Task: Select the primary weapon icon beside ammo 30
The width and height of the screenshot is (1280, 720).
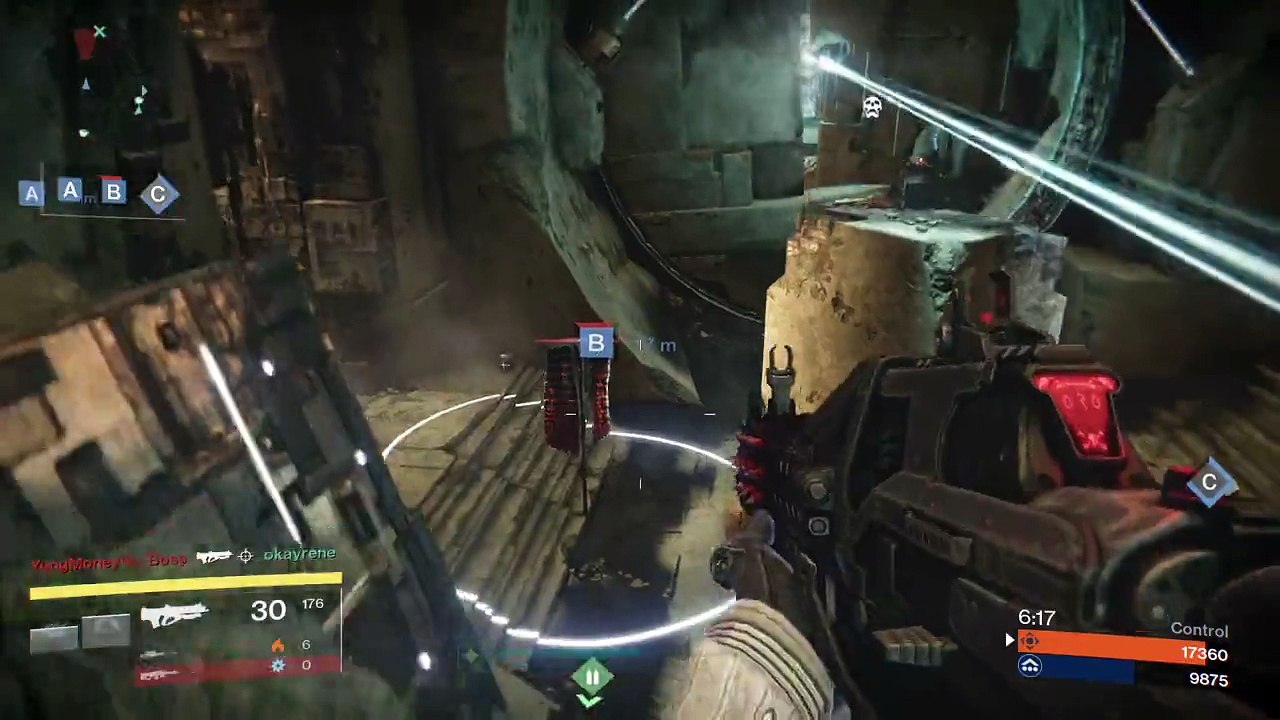Action: click(x=175, y=612)
